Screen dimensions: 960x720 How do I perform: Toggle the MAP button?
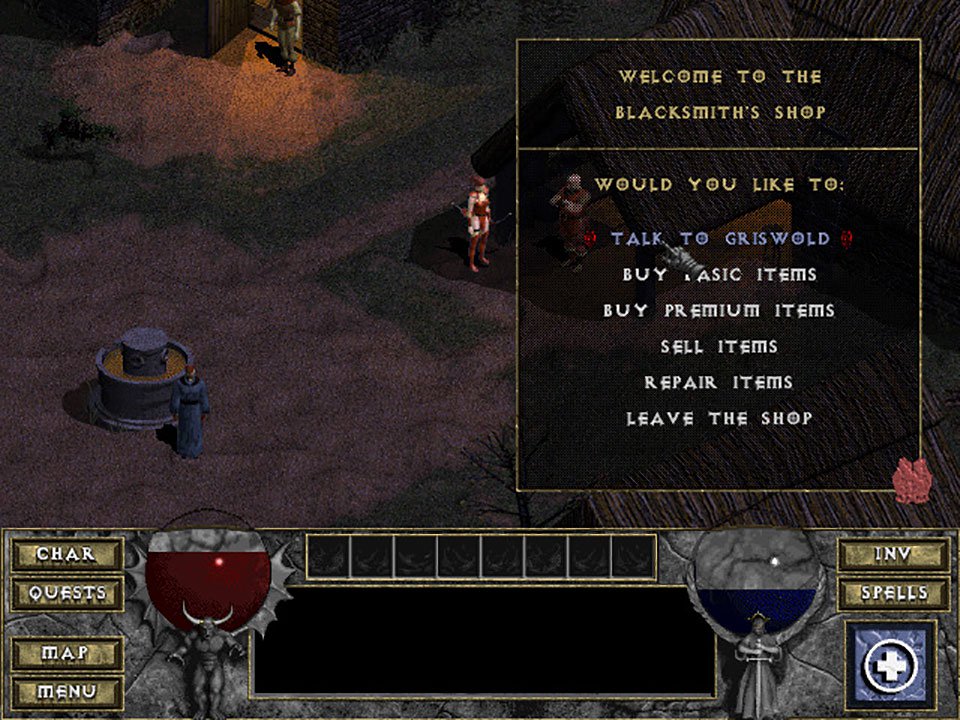point(66,653)
